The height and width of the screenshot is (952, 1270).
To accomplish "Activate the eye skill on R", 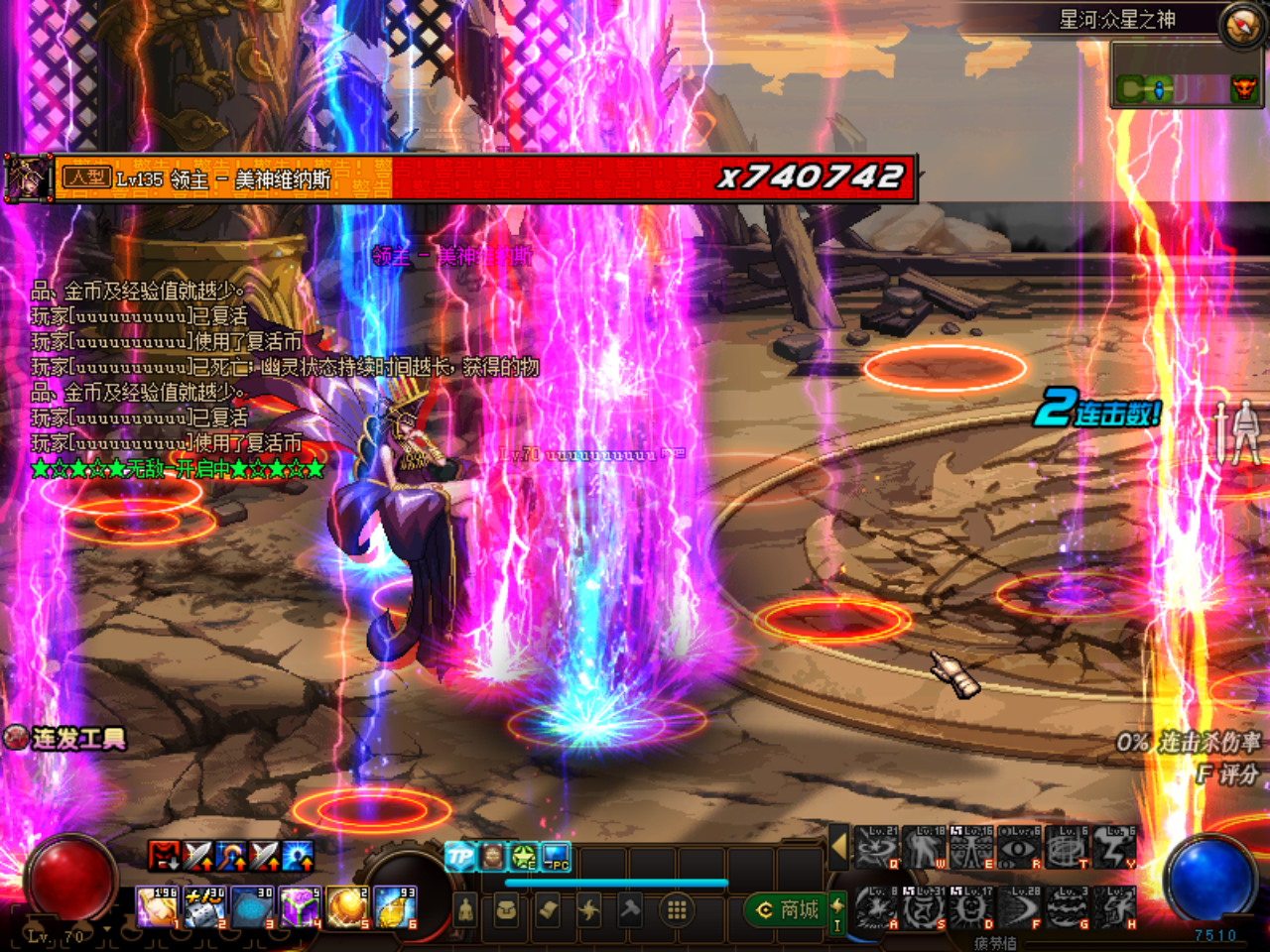I will (x=1019, y=849).
